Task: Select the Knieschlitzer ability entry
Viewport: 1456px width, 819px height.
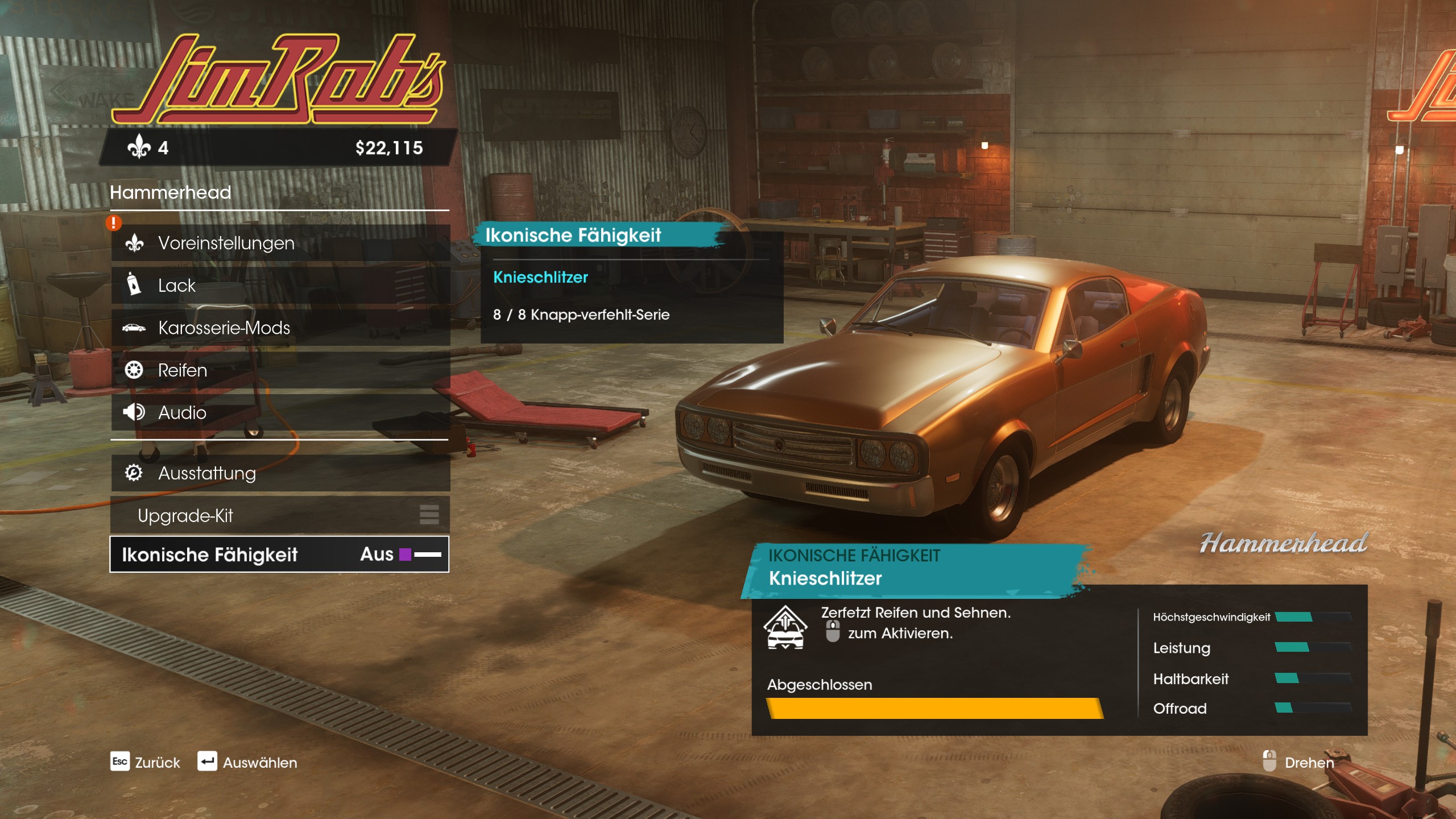Action: [x=540, y=278]
